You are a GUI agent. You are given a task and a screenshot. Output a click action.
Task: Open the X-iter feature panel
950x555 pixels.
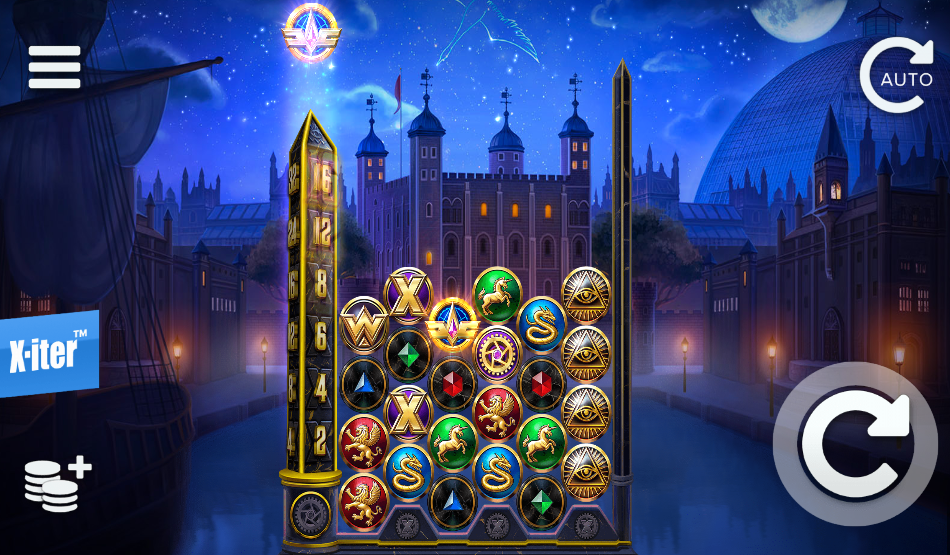point(48,354)
